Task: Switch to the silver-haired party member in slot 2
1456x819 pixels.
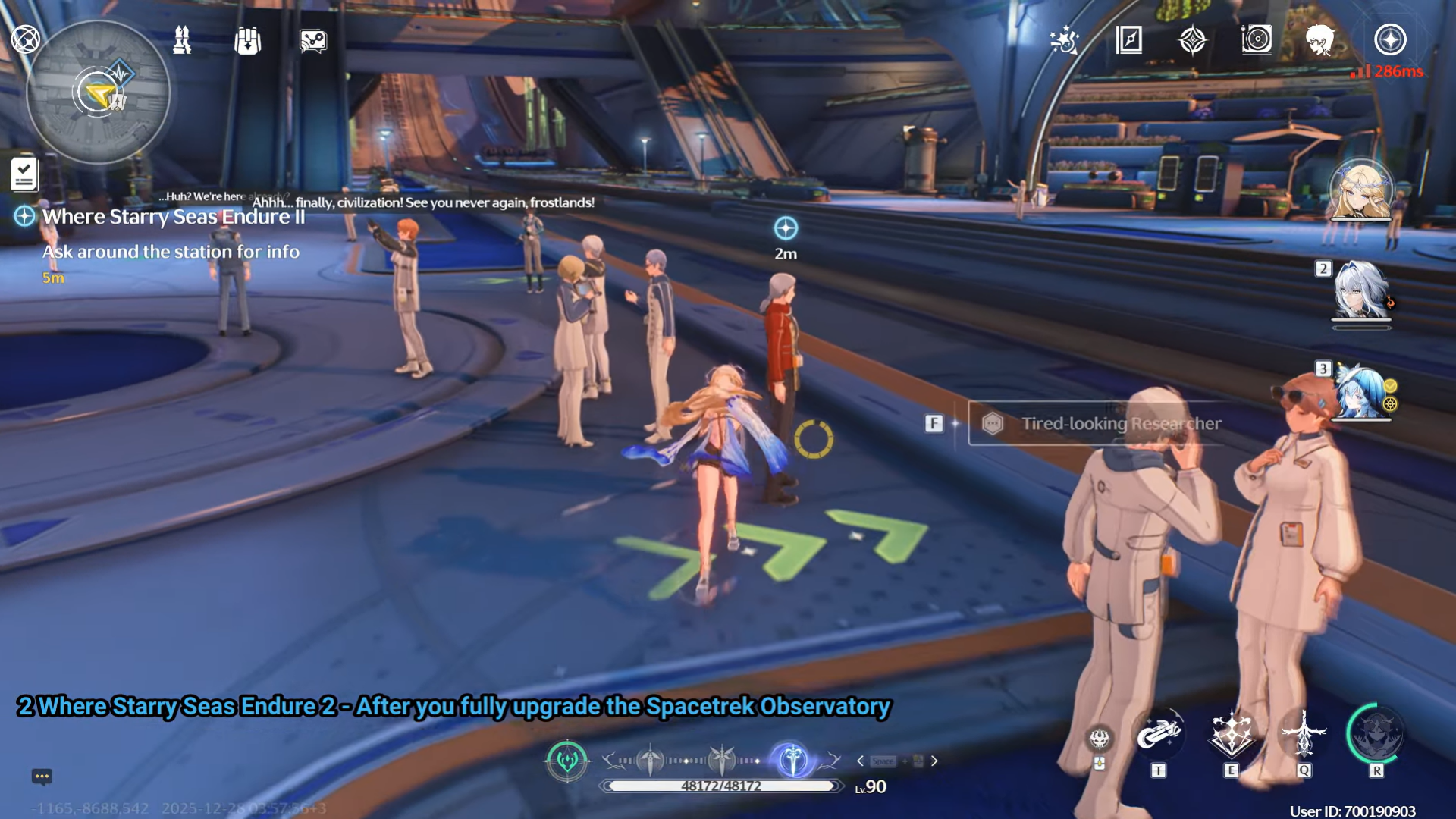Action: (1361, 290)
